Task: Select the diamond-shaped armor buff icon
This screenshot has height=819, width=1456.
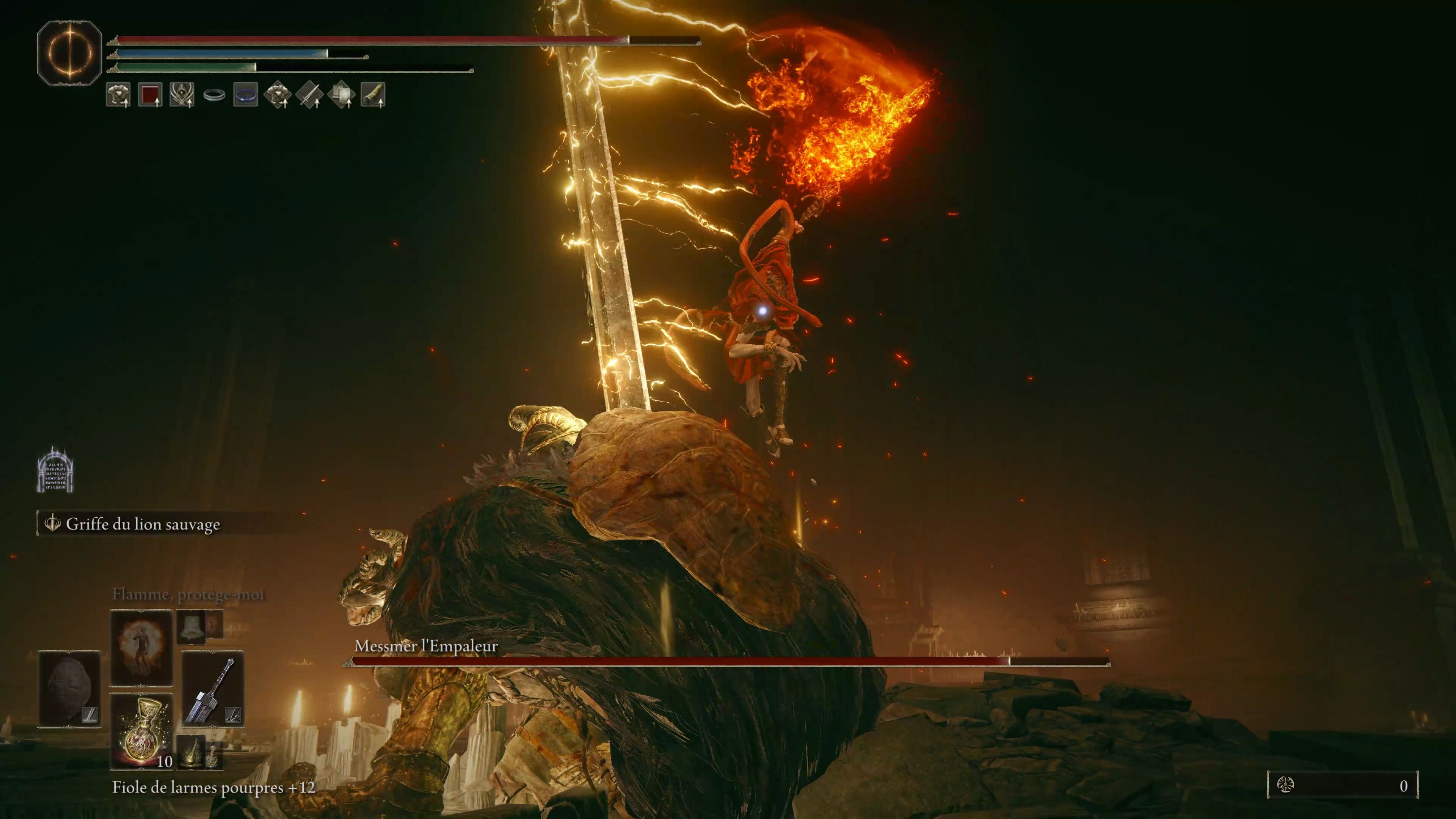Action: (x=278, y=95)
